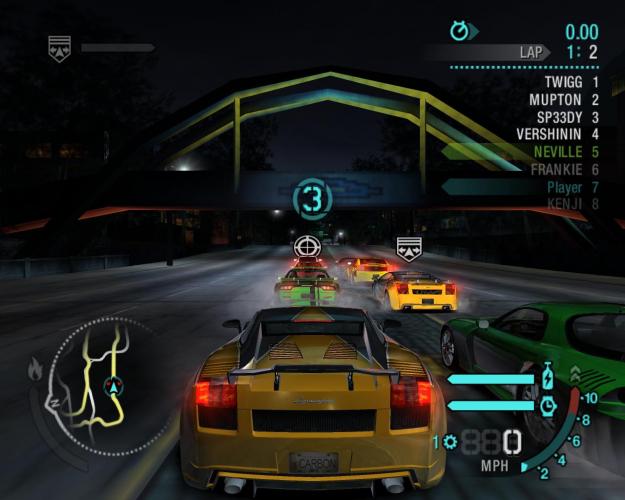Select the crosshair marker above green car
The height and width of the screenshot is (500, 625).
[x=307, y=246]
